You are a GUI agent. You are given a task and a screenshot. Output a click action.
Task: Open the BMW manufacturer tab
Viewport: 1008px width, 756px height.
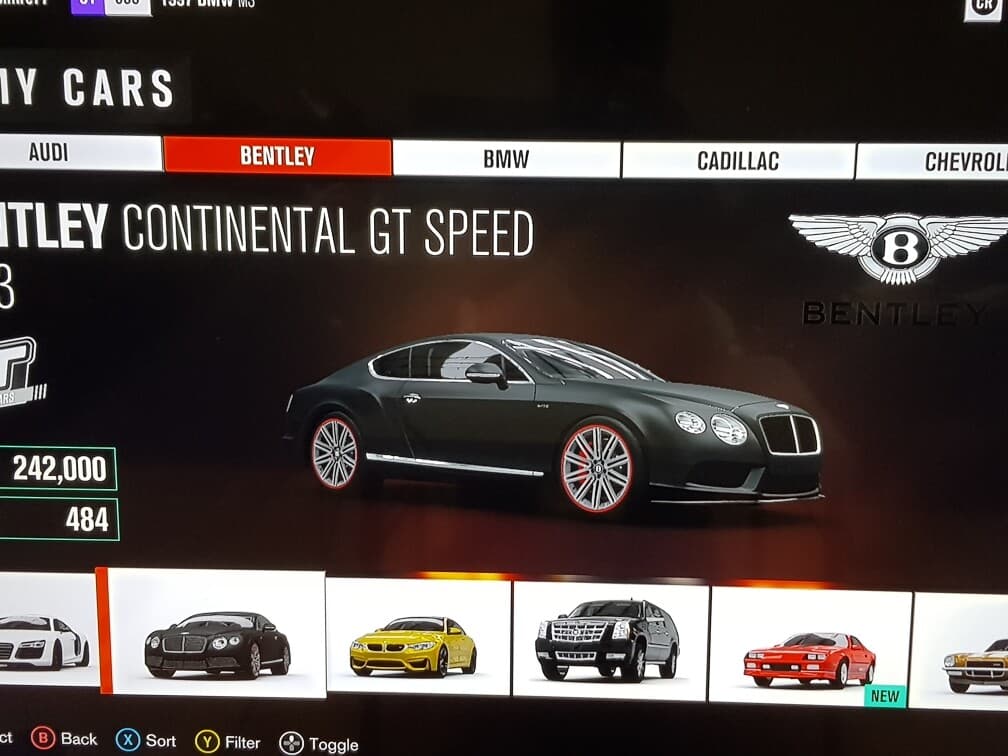[x=506, y=159]
